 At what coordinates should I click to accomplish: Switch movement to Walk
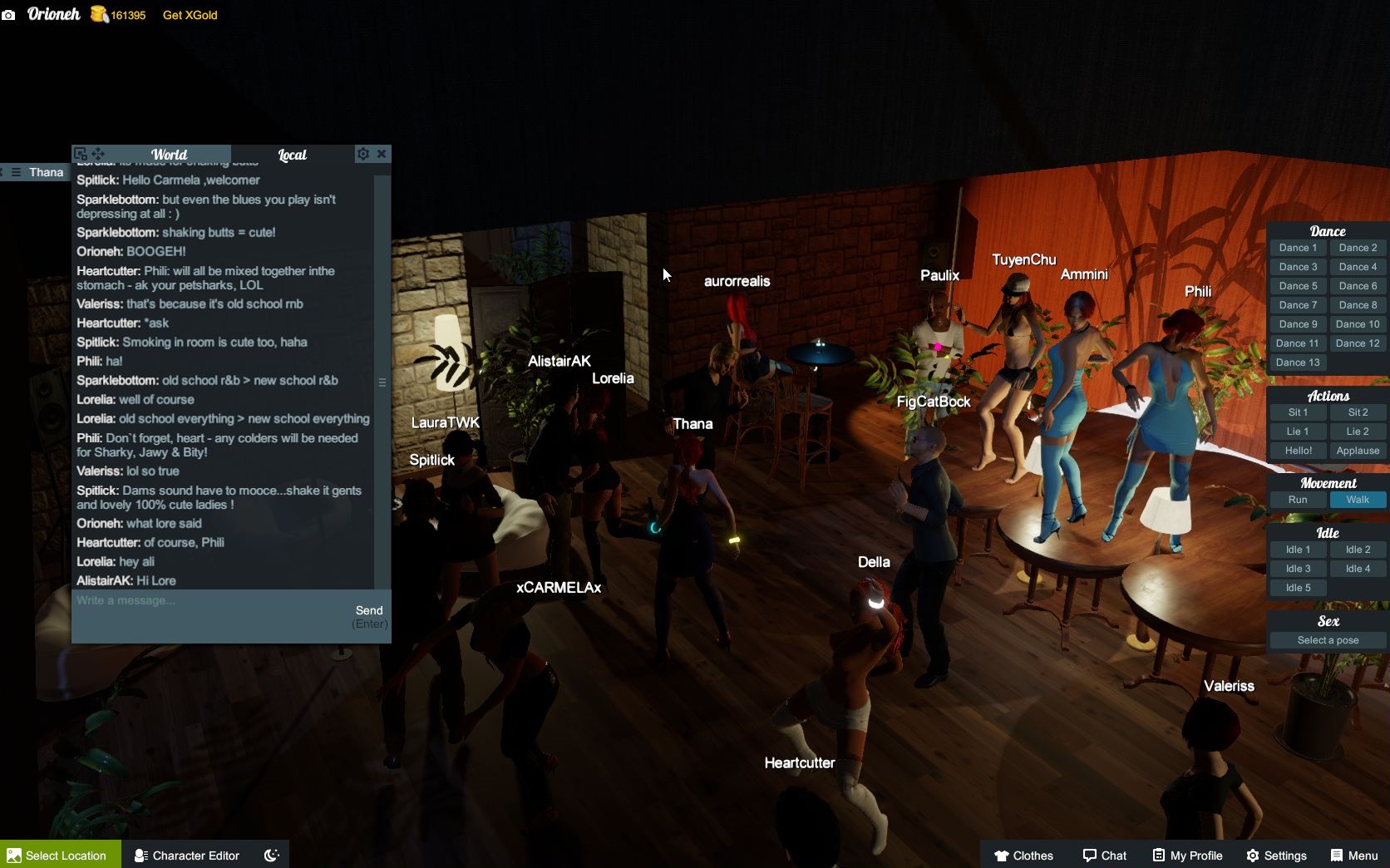coord(1358,500)
